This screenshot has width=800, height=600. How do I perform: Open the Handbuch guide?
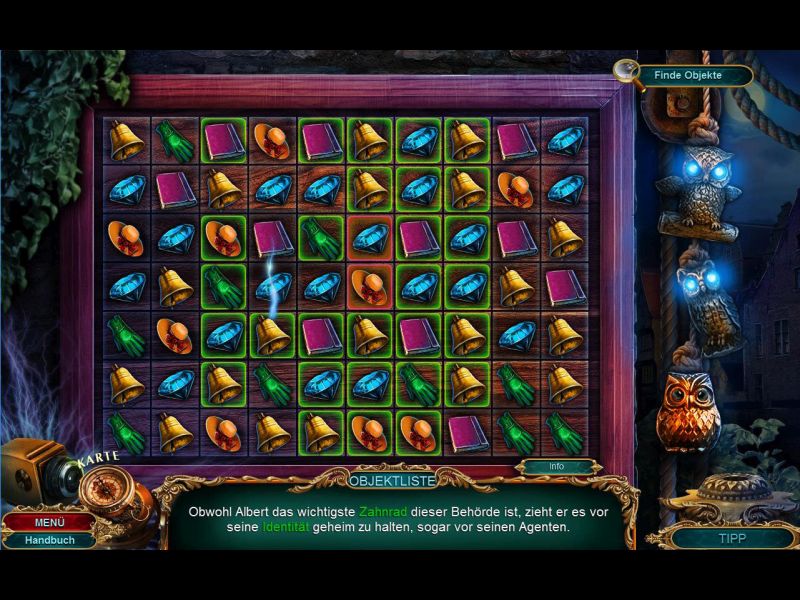48,540
